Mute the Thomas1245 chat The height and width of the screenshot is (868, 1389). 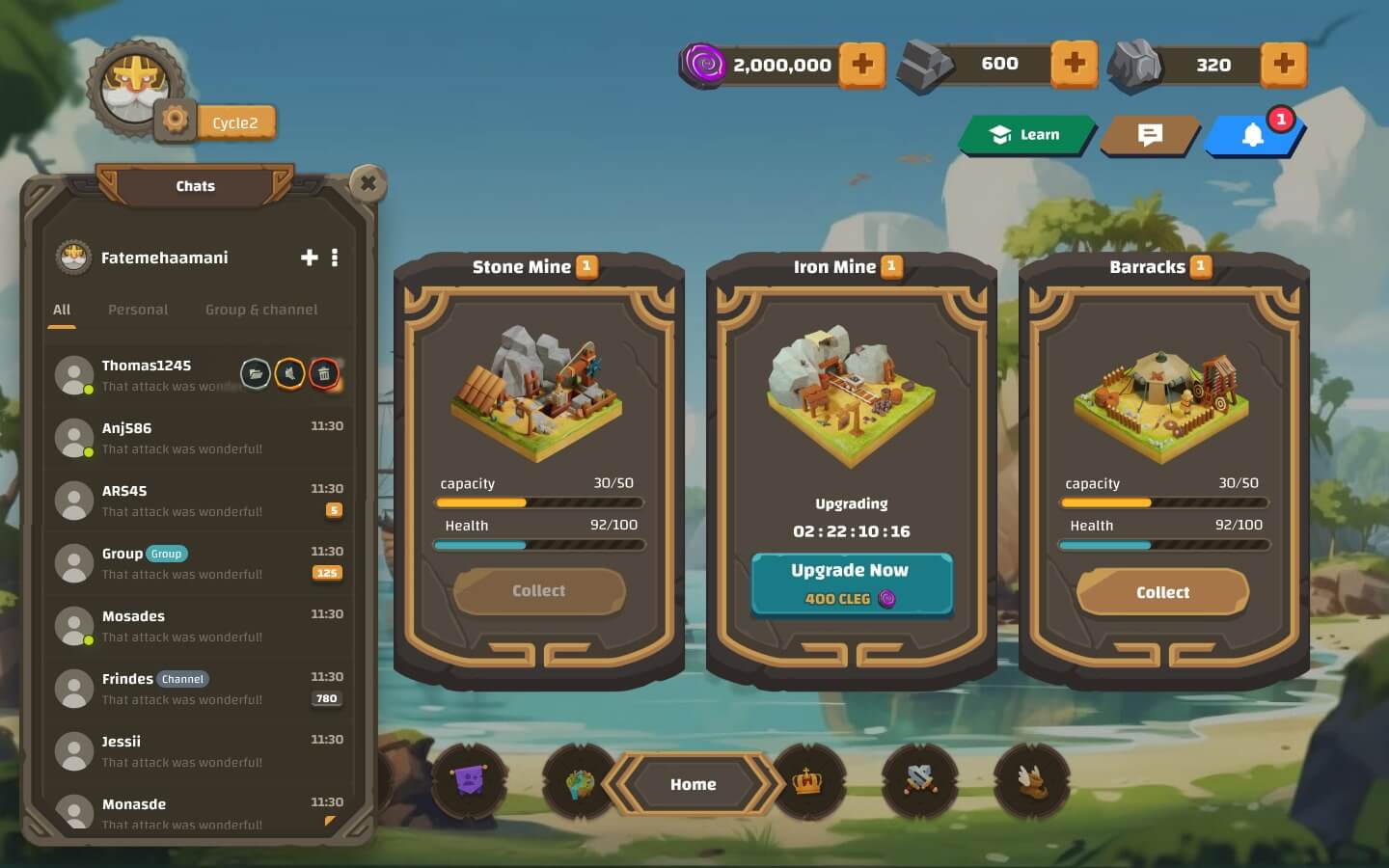pyautogui.click(x=289, y=373)
